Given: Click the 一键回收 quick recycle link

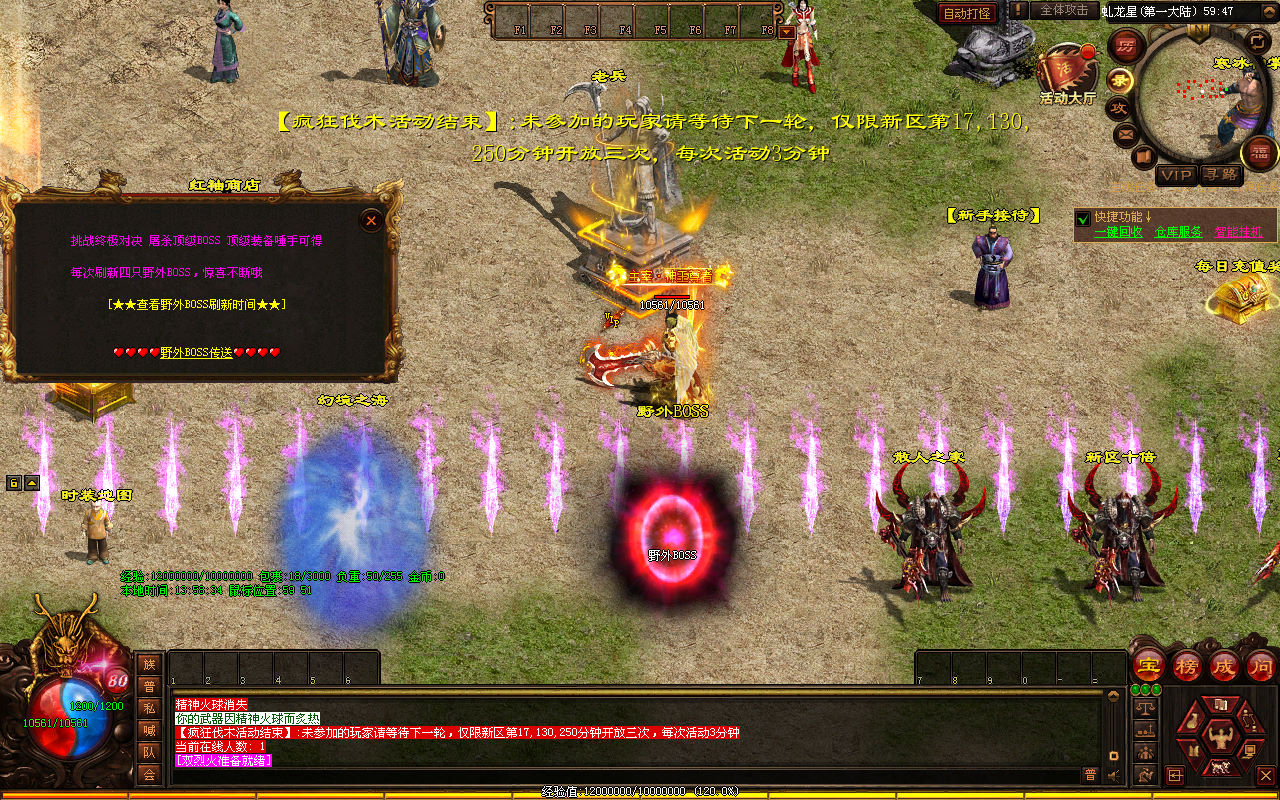Looking at the screenshot, I should tap(1118, 232).
